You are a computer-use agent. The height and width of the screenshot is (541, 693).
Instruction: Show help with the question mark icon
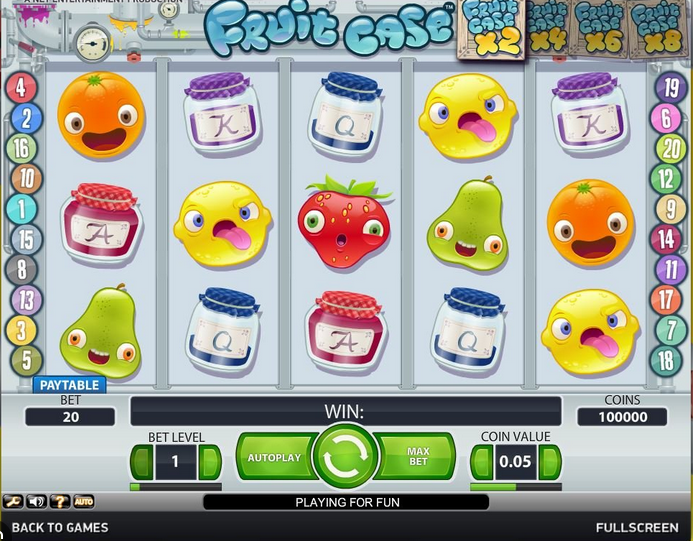pyautogui.click(x=60, y=501)
